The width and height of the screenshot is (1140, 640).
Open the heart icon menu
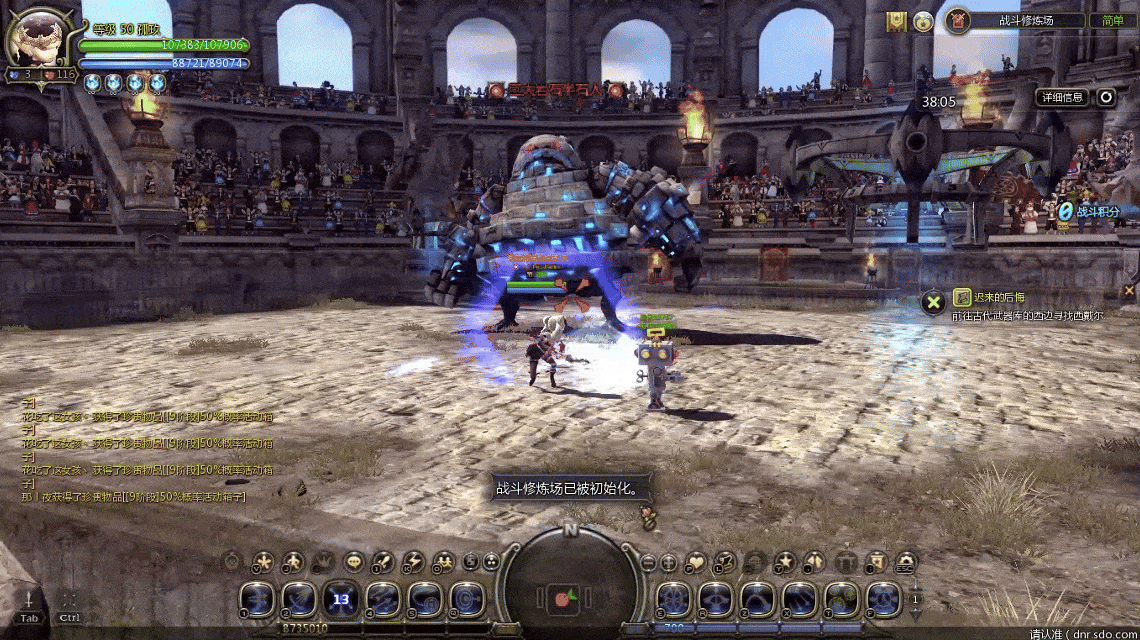694,562
